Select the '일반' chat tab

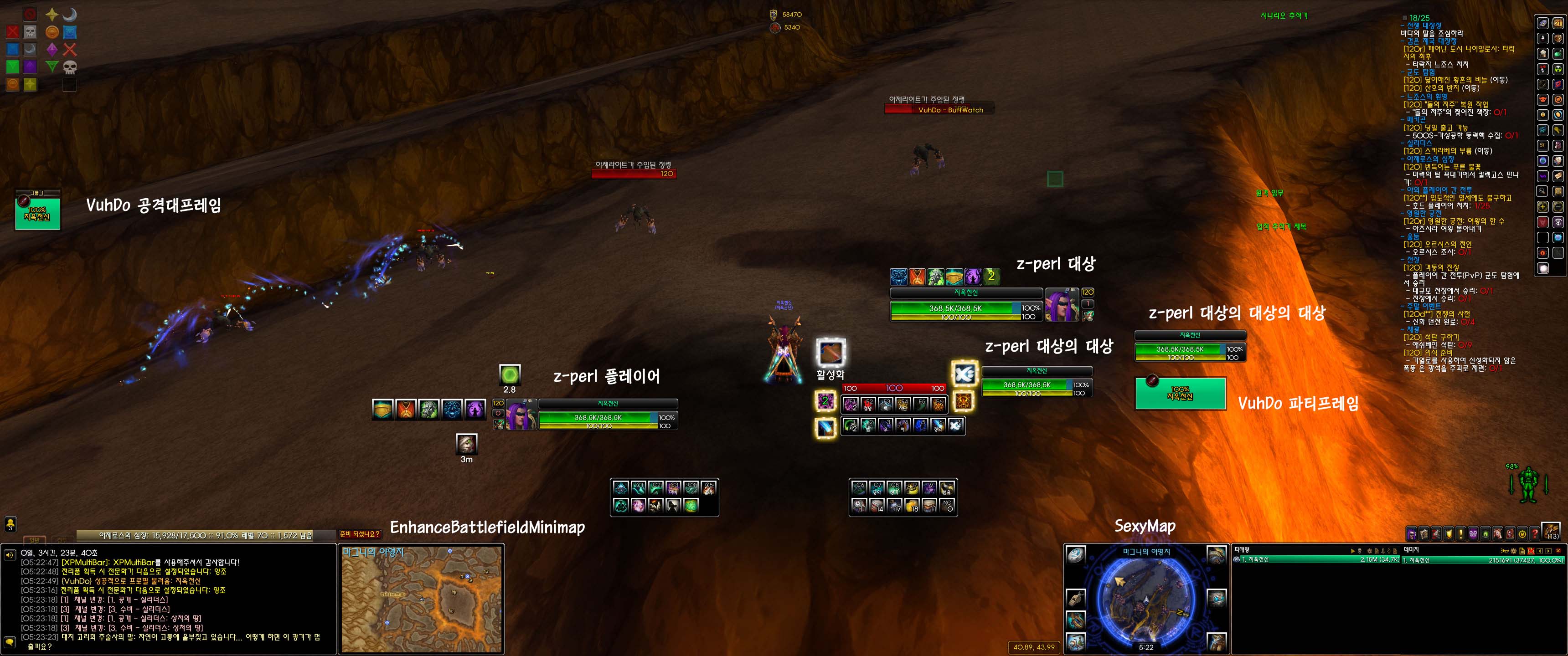click(x=34, y=540)
